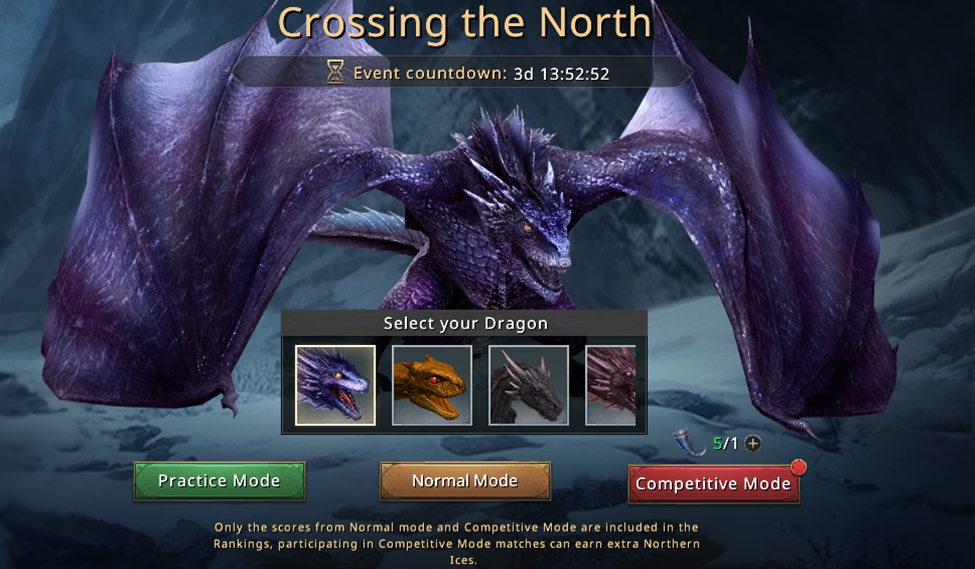
Task: Start Practice Mode
Action: pos(219,481)
